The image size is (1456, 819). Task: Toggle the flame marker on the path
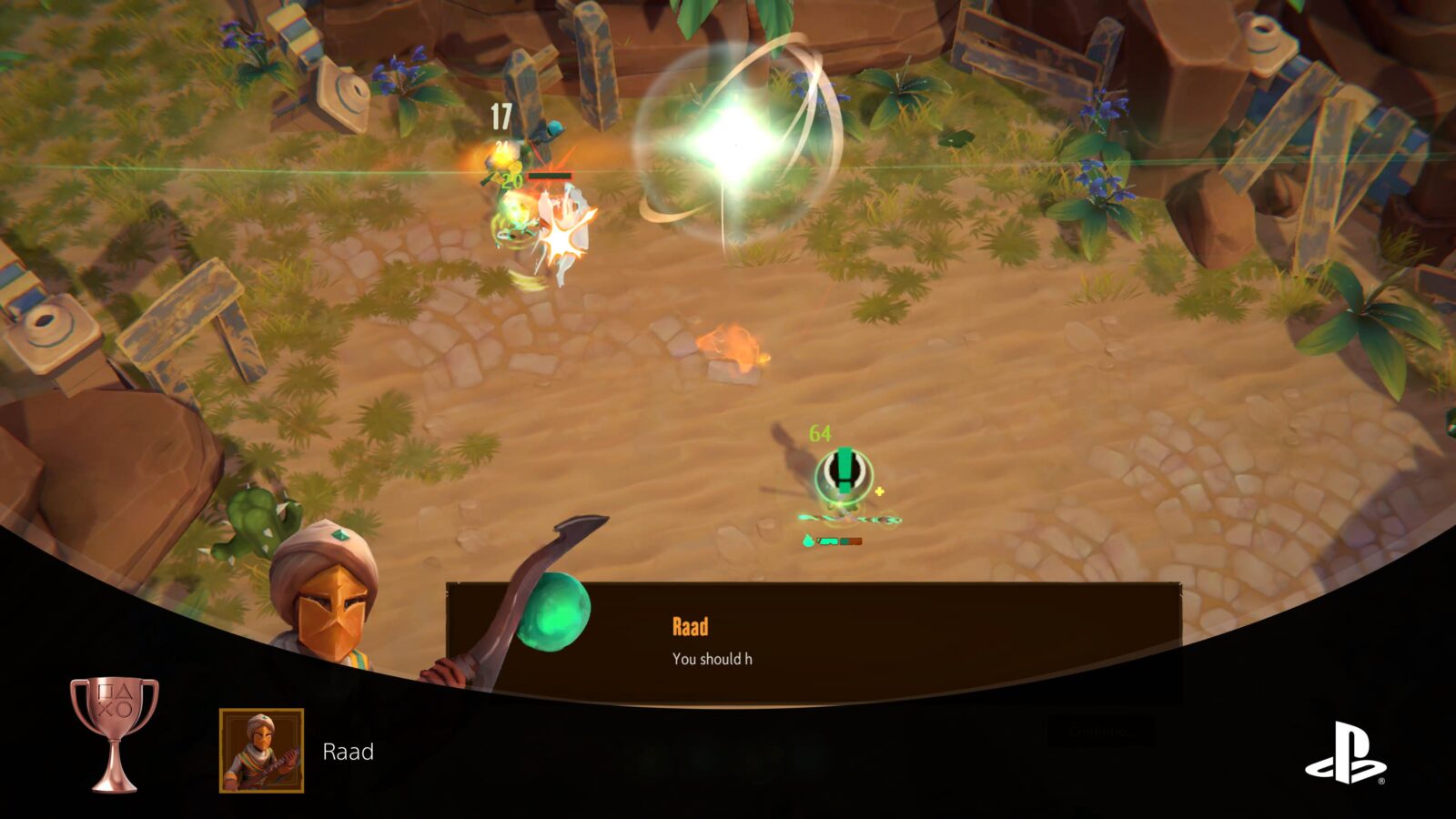point(731,342)
